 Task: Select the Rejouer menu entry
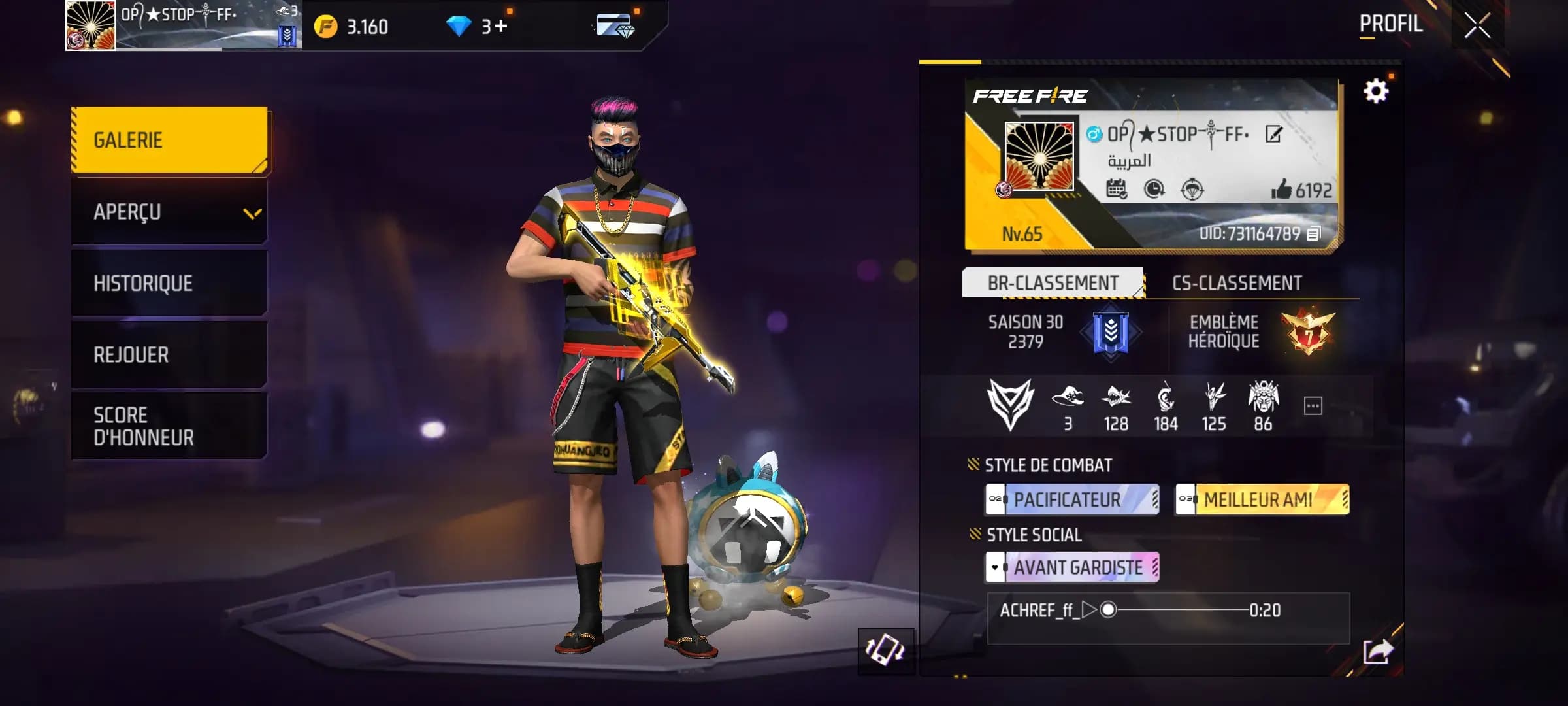[169, 354]
